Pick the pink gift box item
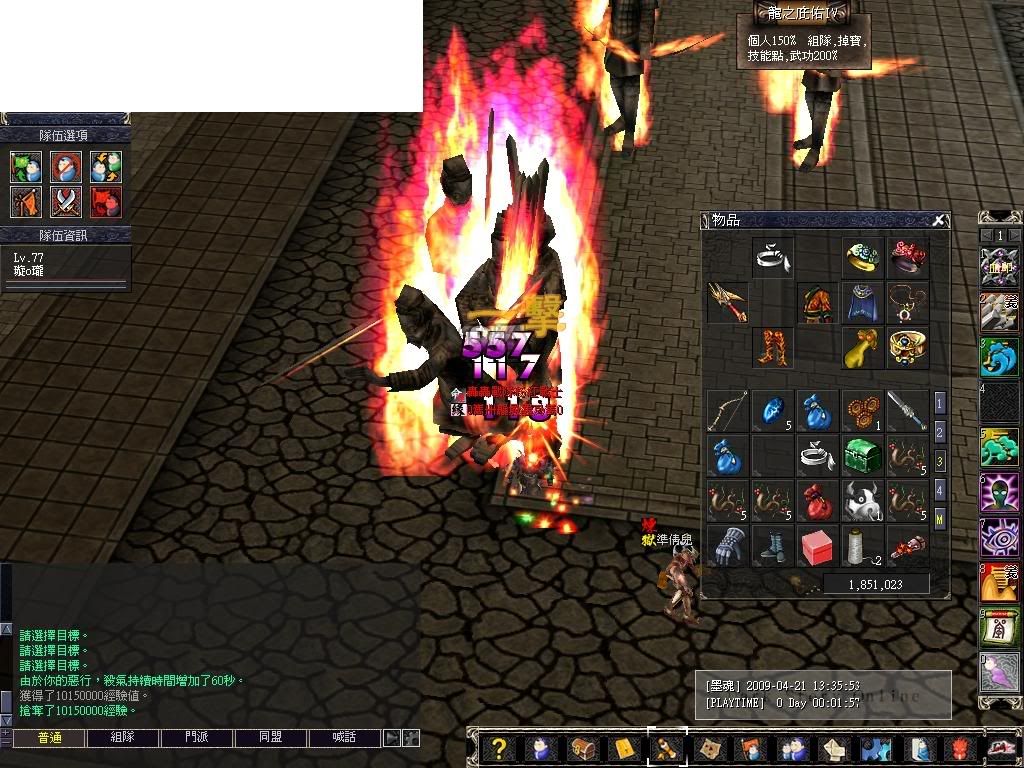1024x768 pixels. point(817,546)
